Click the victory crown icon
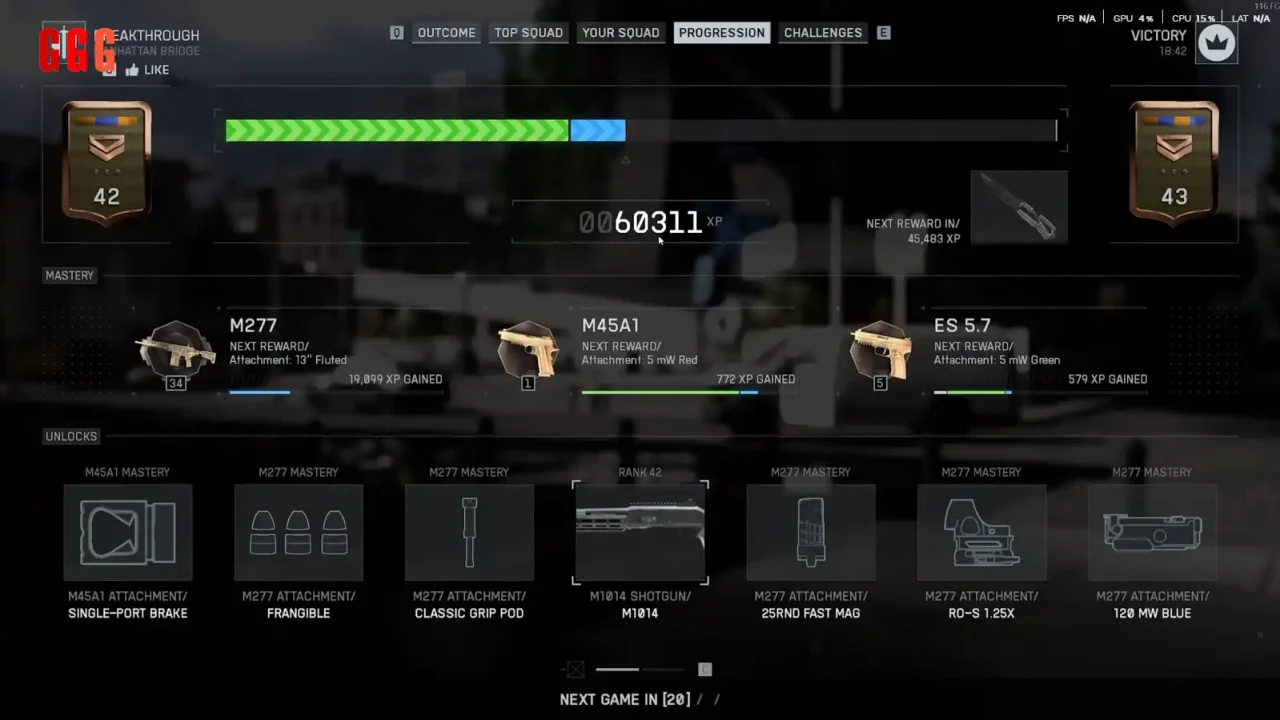This screenshot has width=1280, height=720. (x=1217, y=43)
